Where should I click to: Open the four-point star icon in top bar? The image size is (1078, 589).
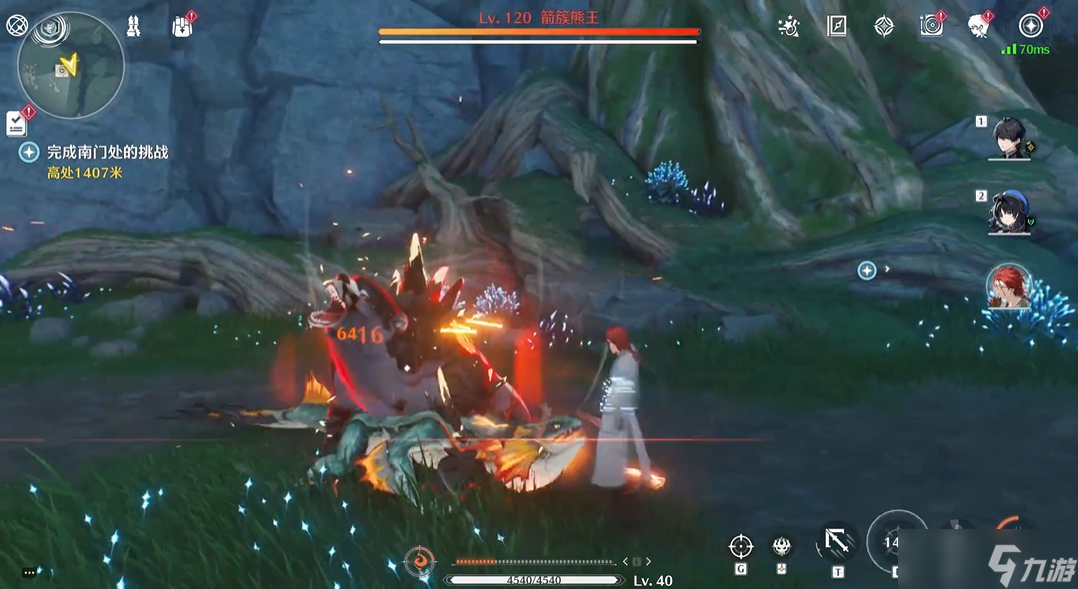point(884,27)
